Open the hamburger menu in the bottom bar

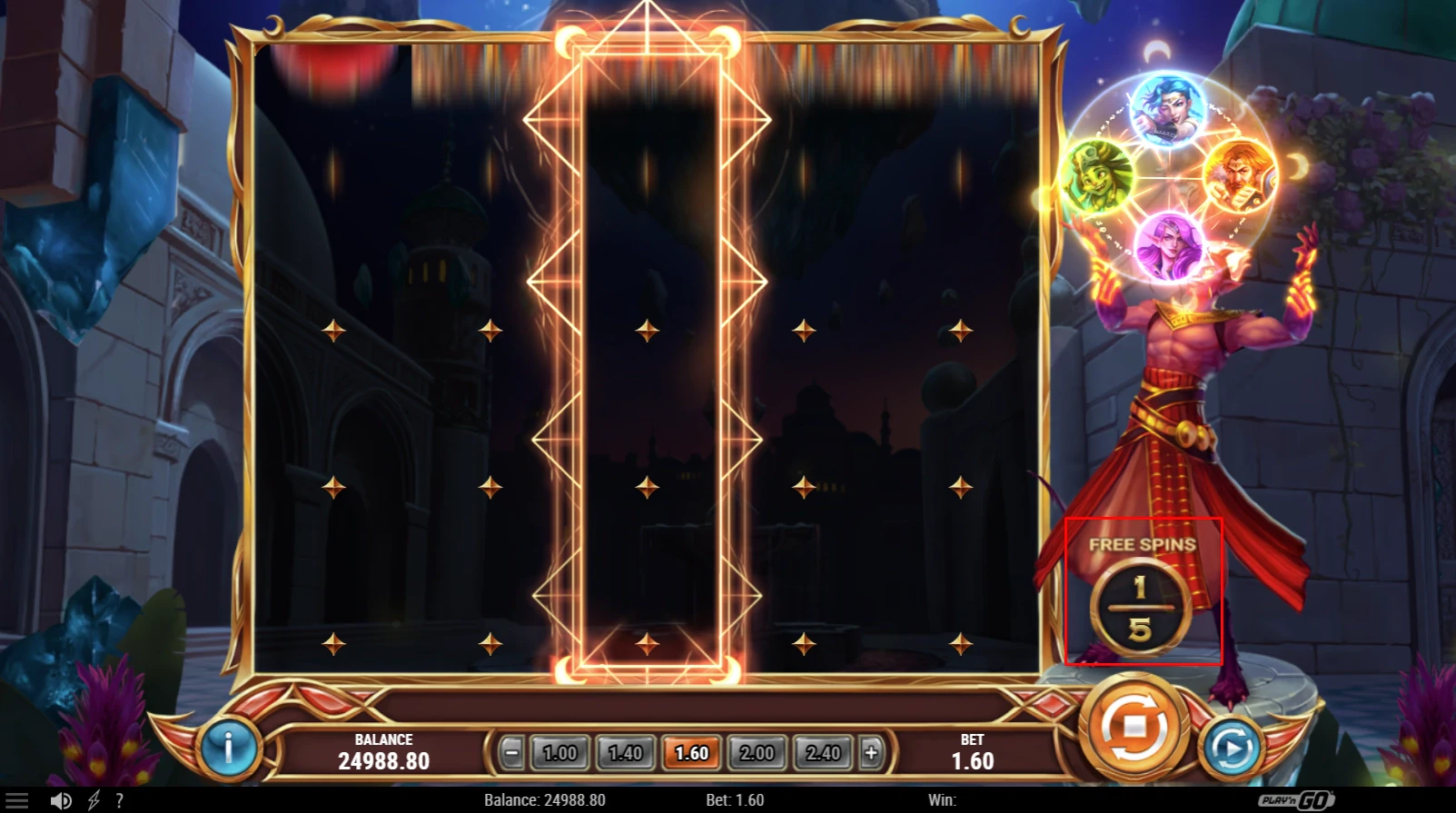pos(17,800)
